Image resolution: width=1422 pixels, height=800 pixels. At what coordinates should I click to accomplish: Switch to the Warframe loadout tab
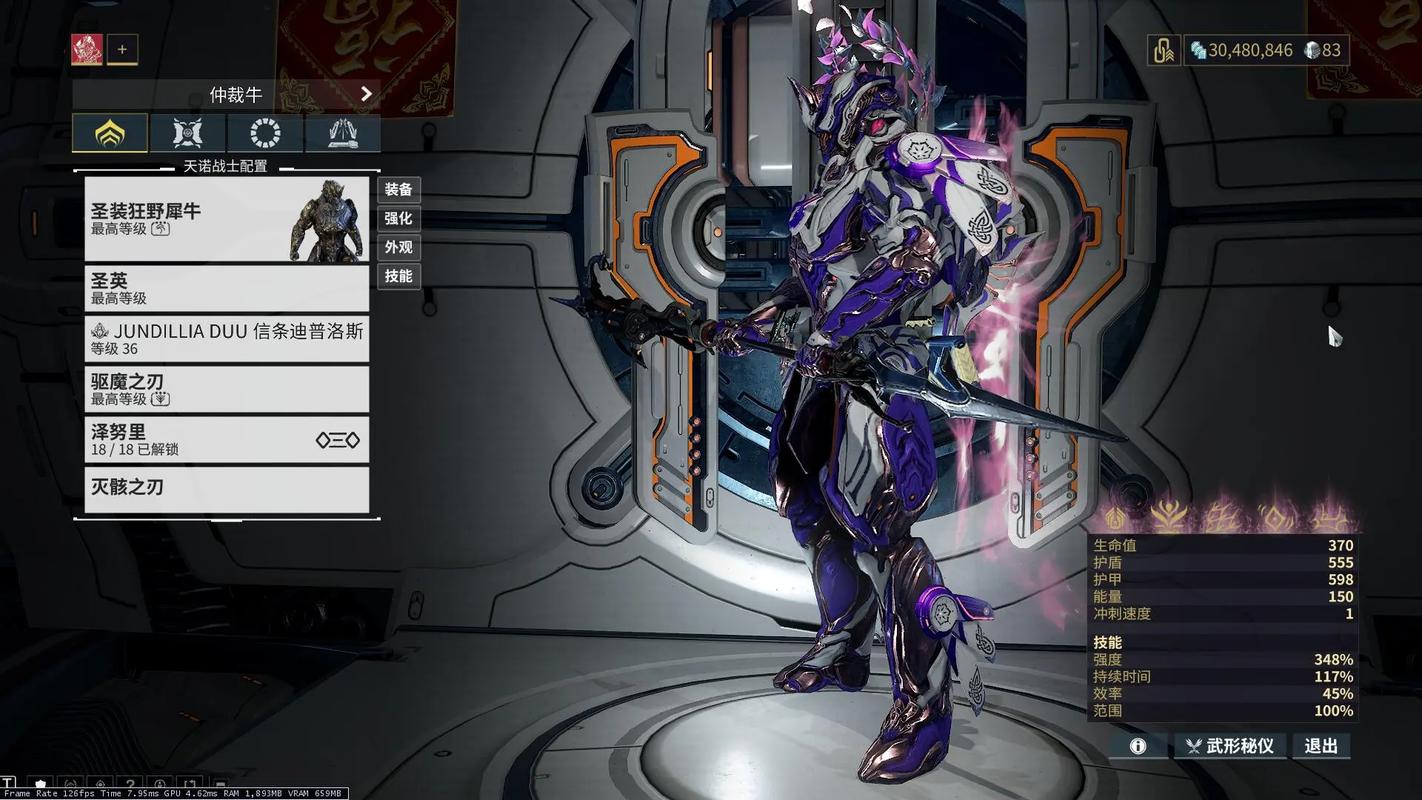(110, 133)
